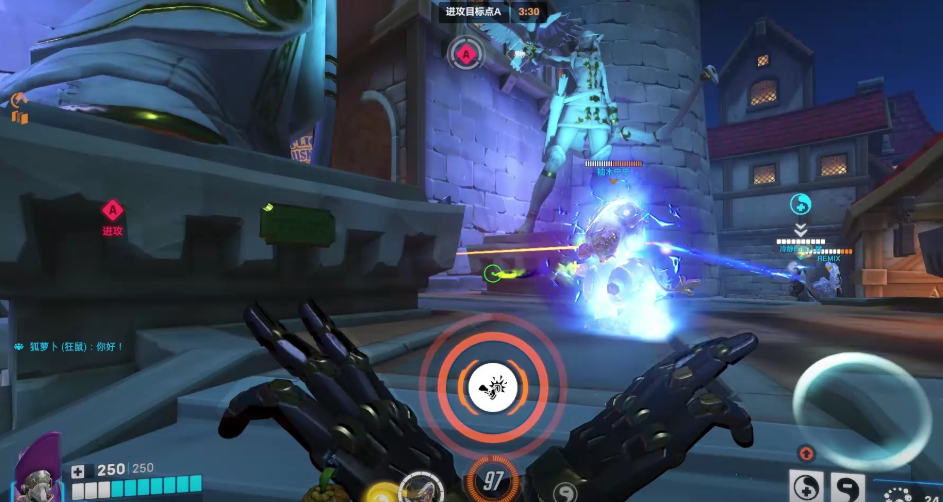Open the chat message from 狐萝卜
This screenshot has height=502, width=943.
[70, 347]
